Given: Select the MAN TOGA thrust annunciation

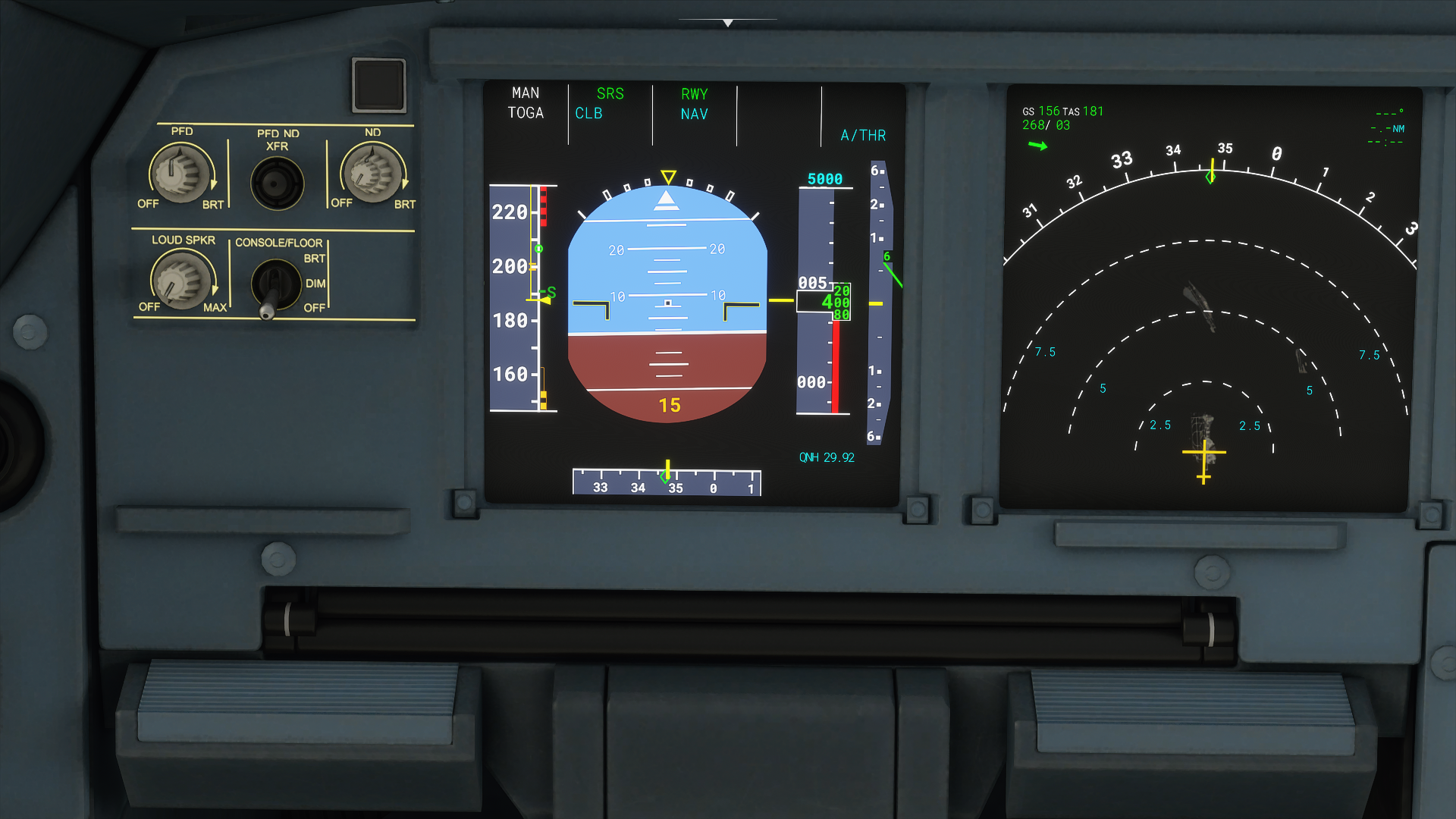Looking at the screenshot, I should point(526,102).
